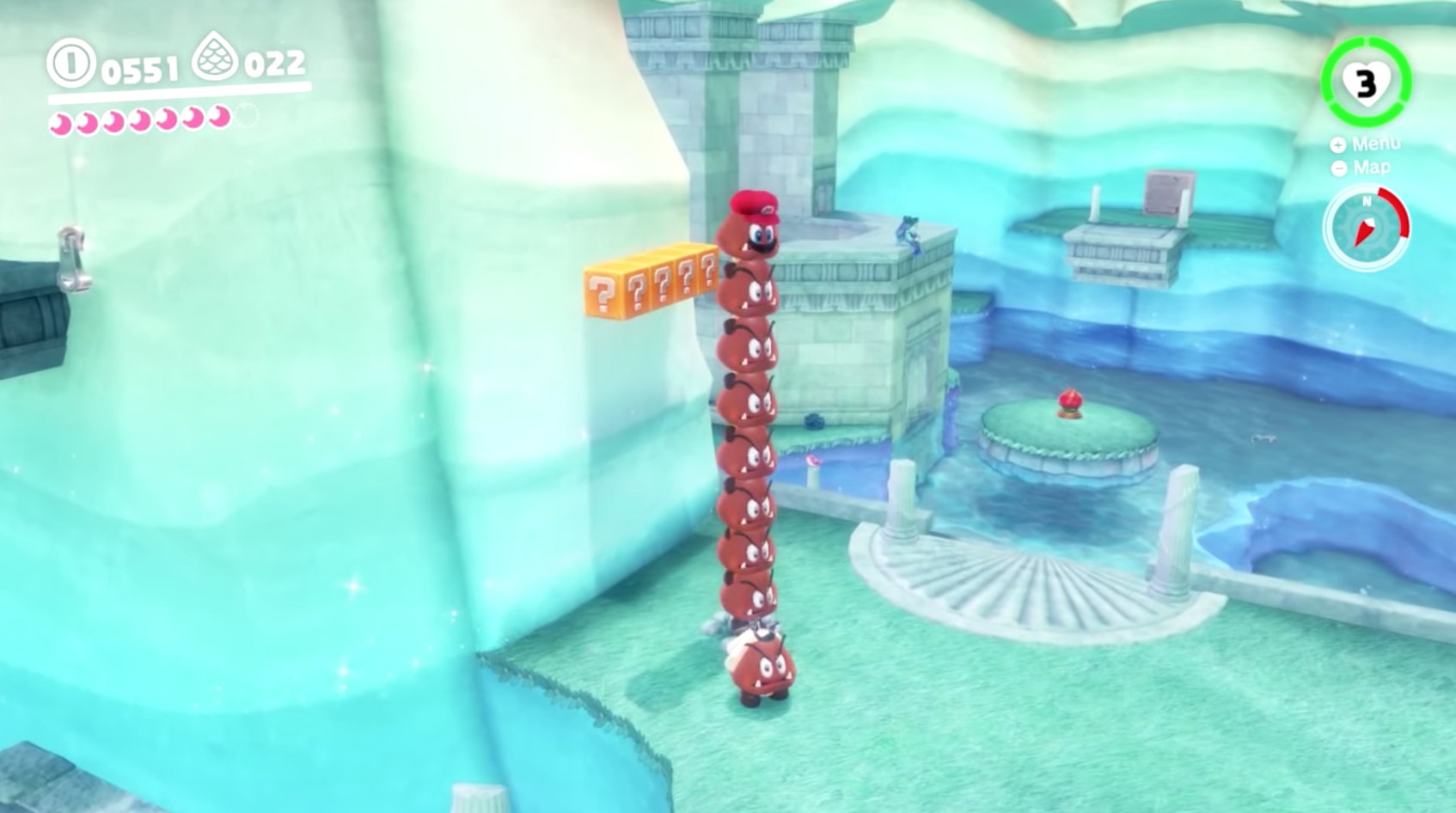
Task: Click the compass in the HUD
Action: pyautogui.click(x=1366, y=229)
